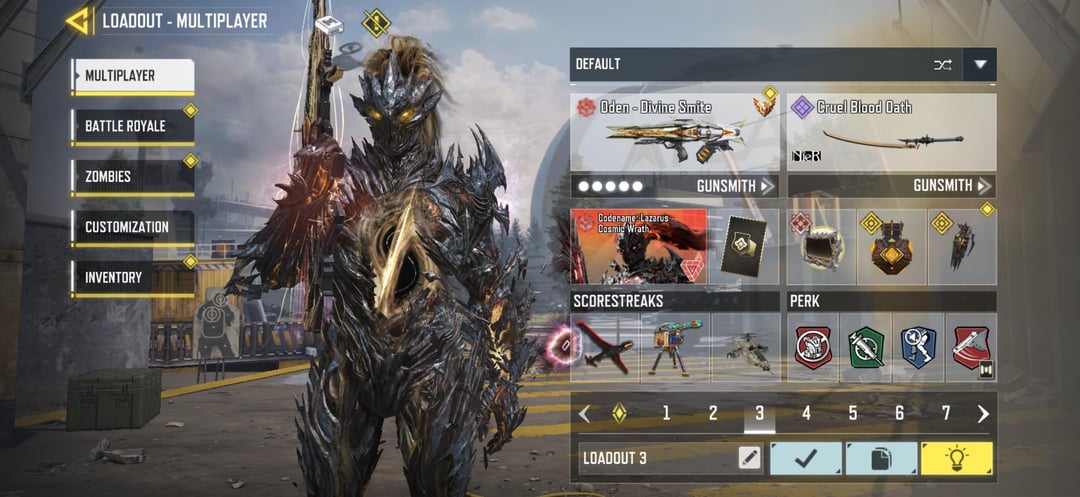The height and width of the screenshot is (497, 1080).
Task: Confirm loadout with the checkmark button
Action: [x=806, y=458]
